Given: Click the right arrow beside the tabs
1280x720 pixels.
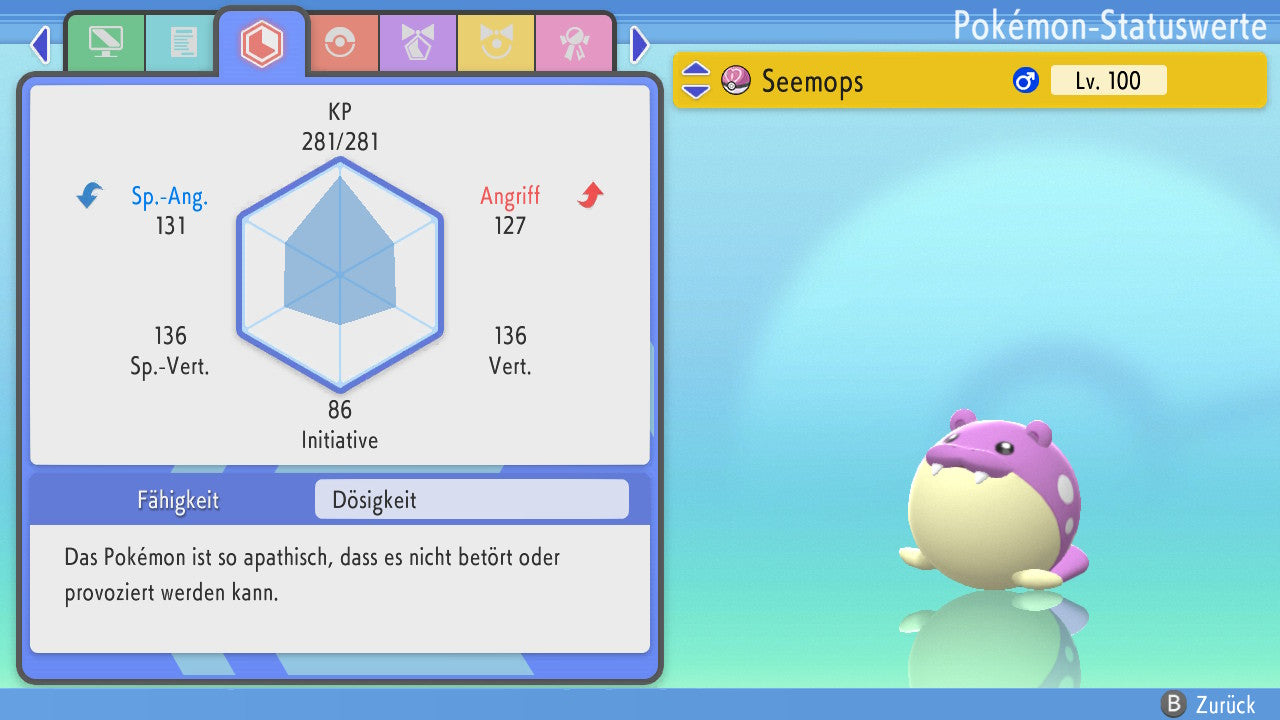Looking at the screenshot, I should tap(640, 44).
